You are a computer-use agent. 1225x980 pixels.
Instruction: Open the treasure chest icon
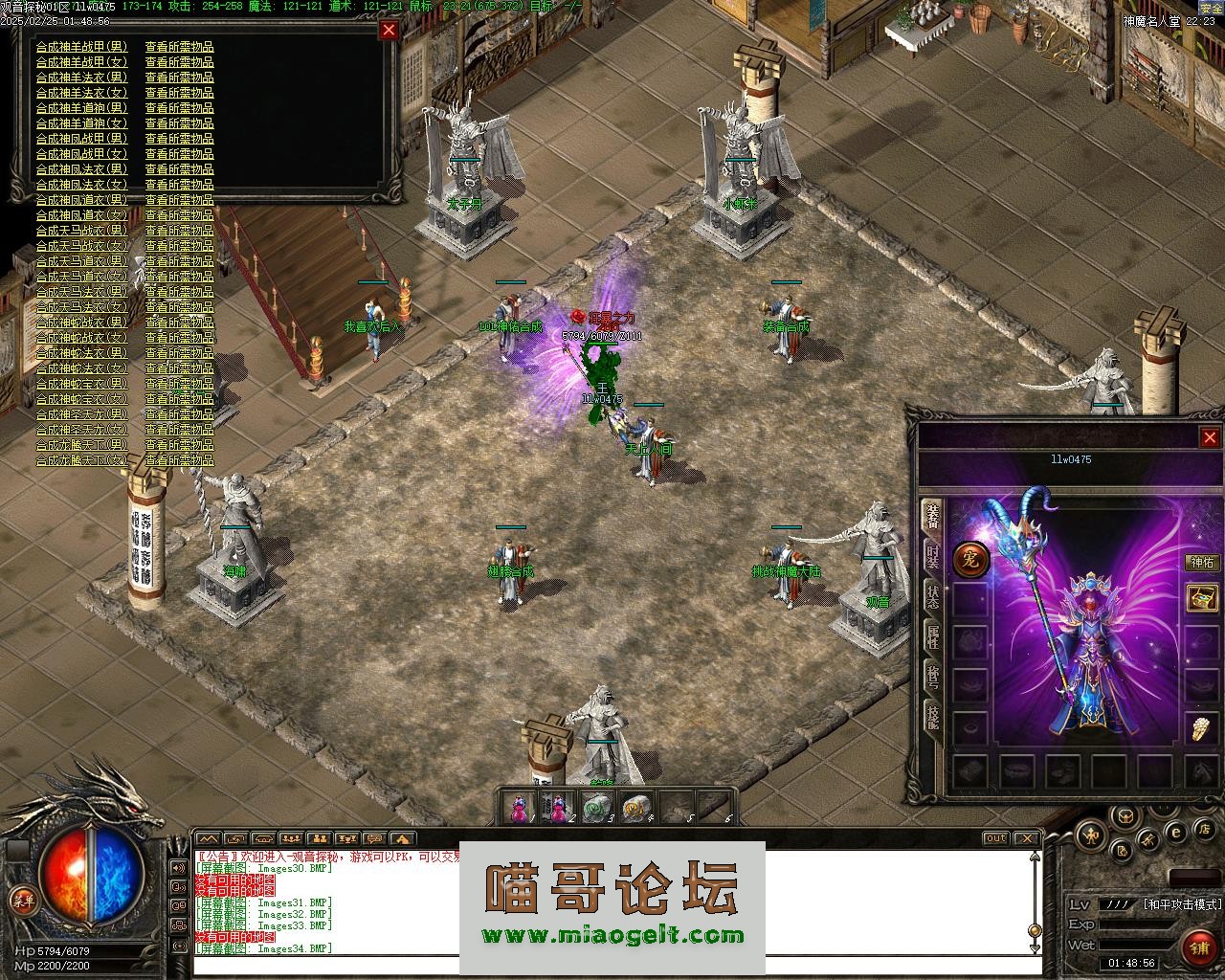coord(1202,598)
